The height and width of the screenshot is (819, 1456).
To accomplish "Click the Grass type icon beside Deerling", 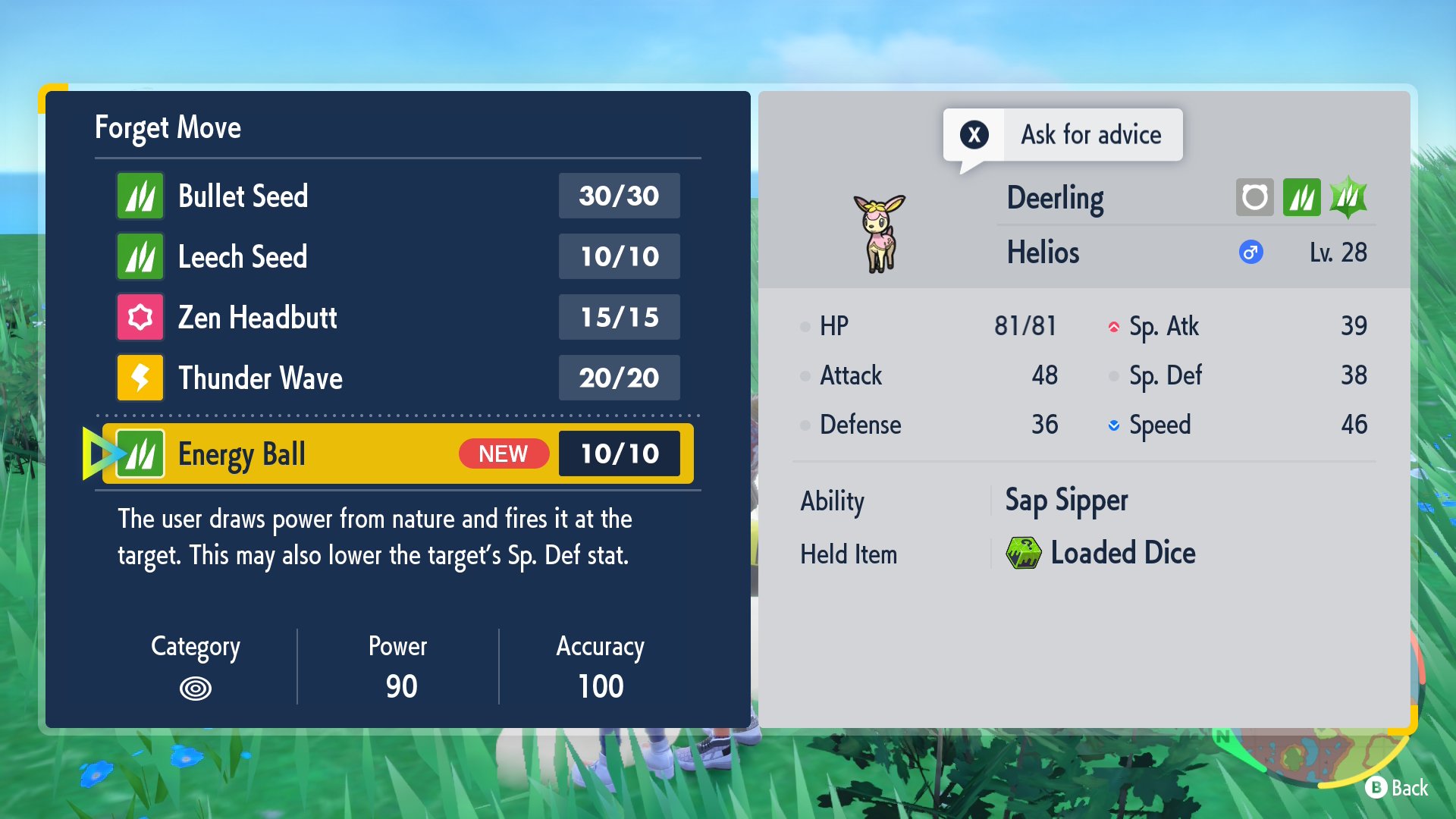I will point(1301,198).
